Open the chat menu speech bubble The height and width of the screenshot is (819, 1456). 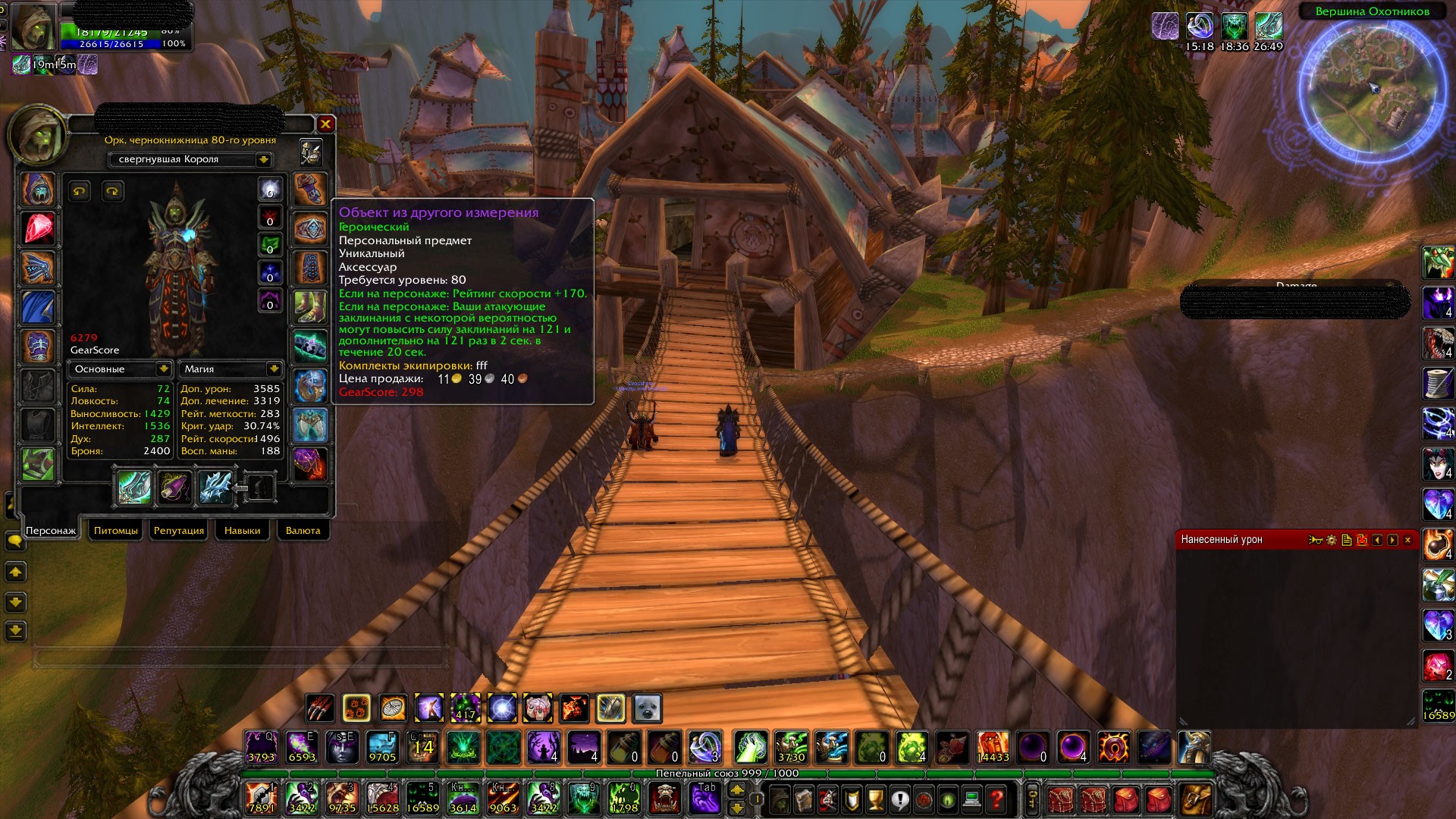(14, 541)
